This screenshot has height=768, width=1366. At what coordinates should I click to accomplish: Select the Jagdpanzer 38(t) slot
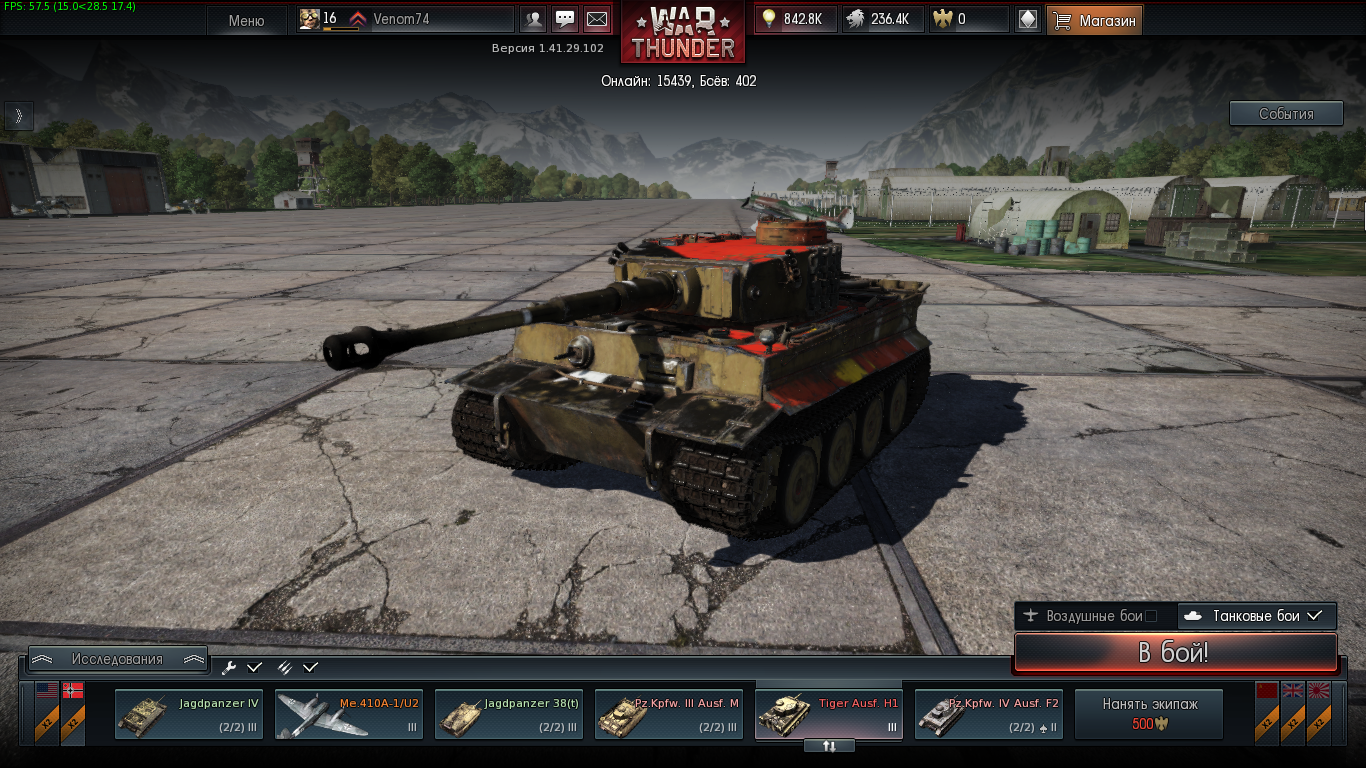pos(509,714)
